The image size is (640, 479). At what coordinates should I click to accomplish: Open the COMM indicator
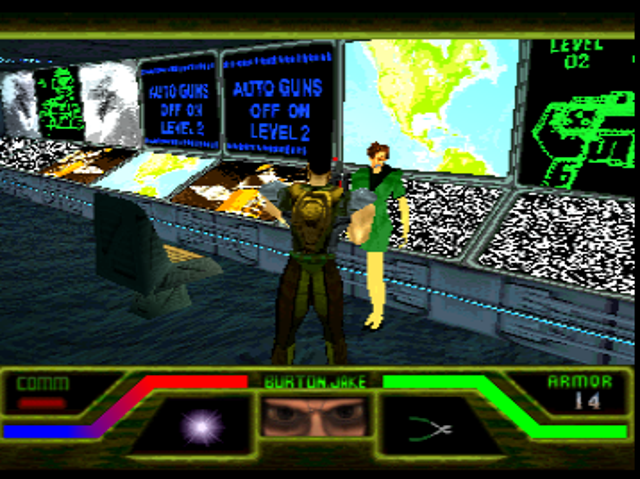coord(42,392)
